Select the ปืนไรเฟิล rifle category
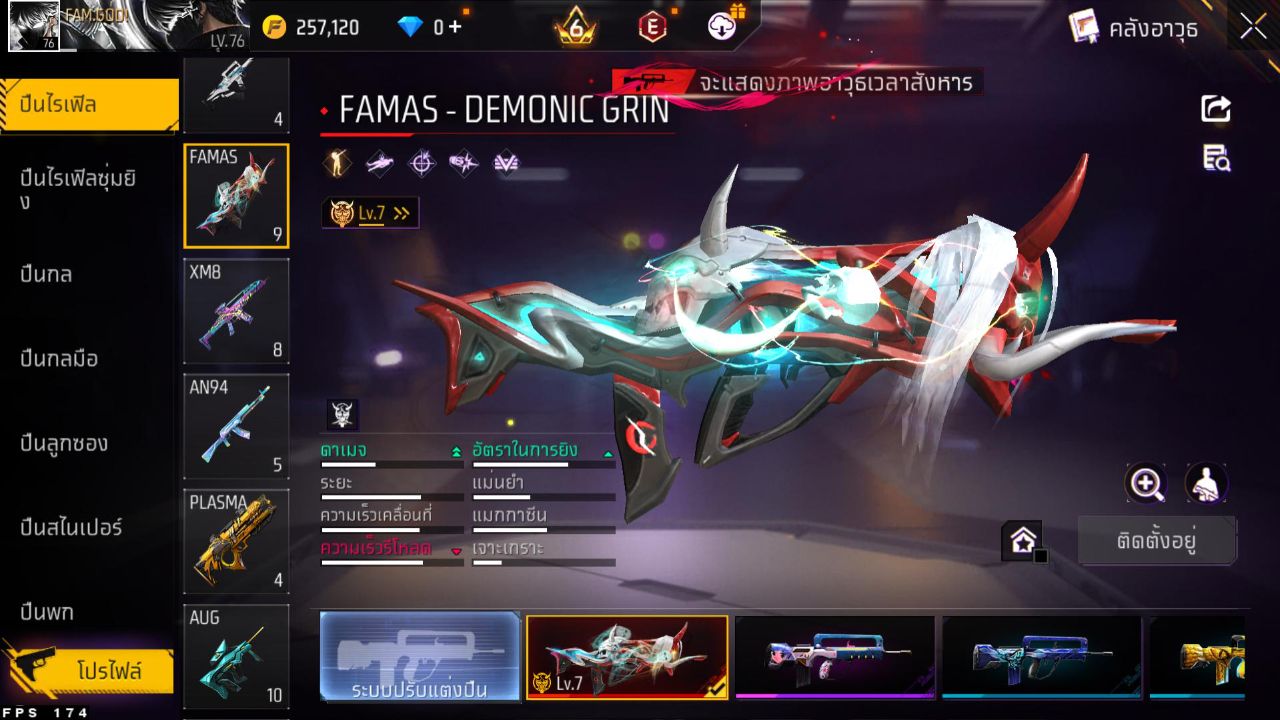 click(x=90, y=104)
